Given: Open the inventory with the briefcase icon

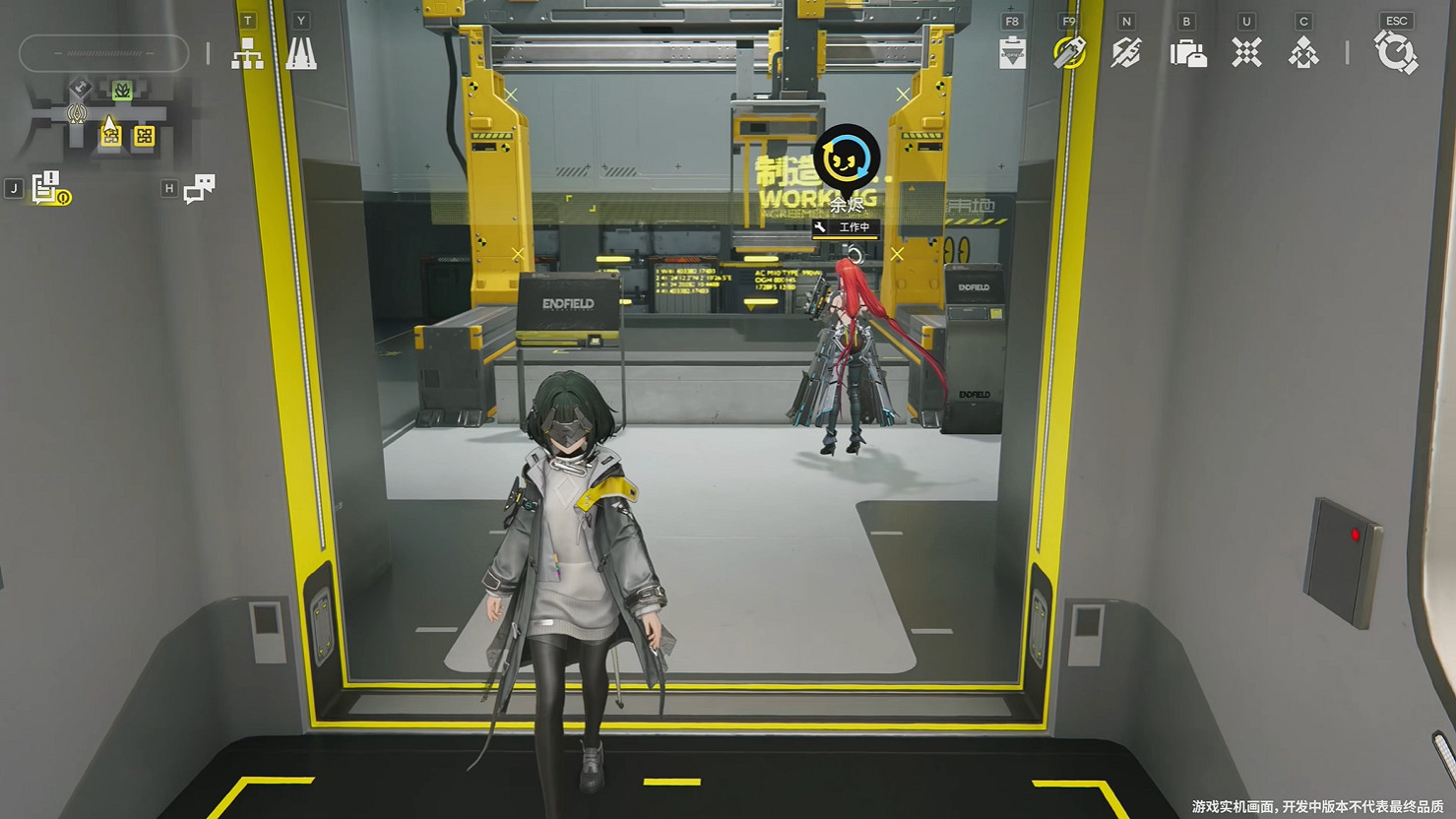Looking at the screenshot, I should point(1186,54).
